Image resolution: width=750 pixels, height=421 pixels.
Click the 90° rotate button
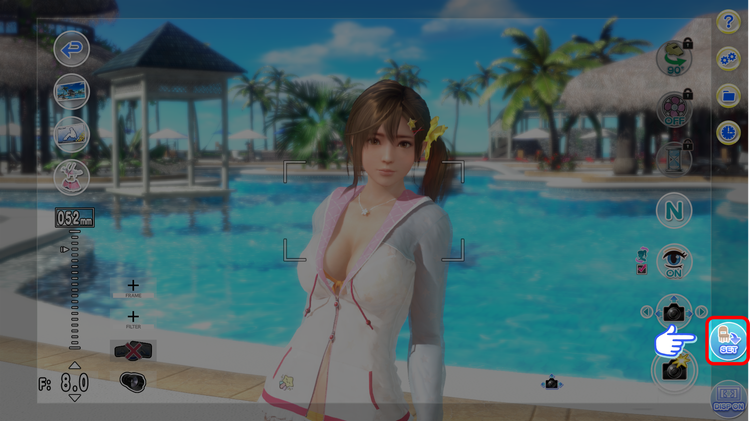[x=674, y=59]
